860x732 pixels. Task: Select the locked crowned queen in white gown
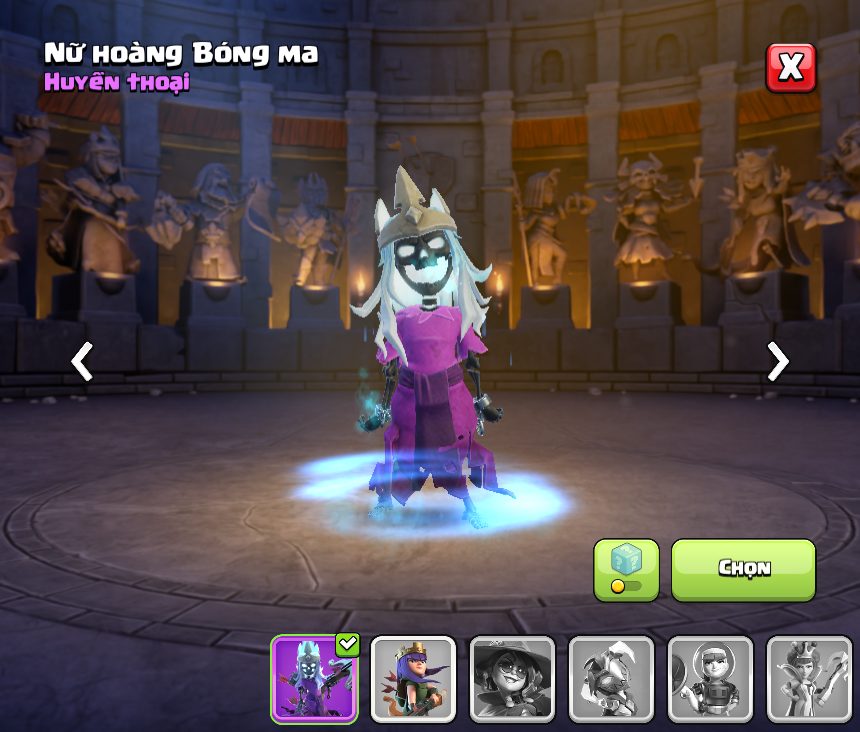click(x=809, y=679)
